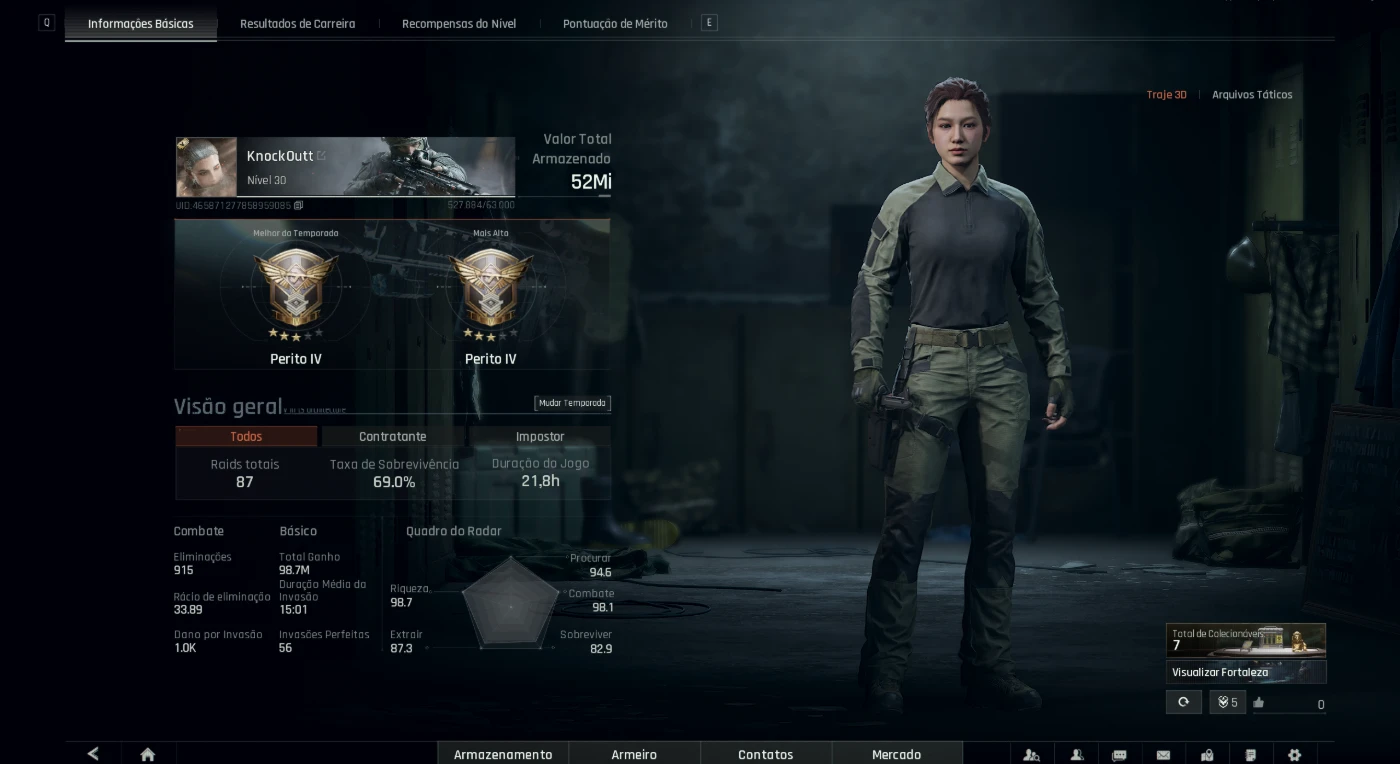Screen dimensions: 1400x764
Task: Enter the Mercado menu
Action: pyautogui.click(x=896, y=754)
